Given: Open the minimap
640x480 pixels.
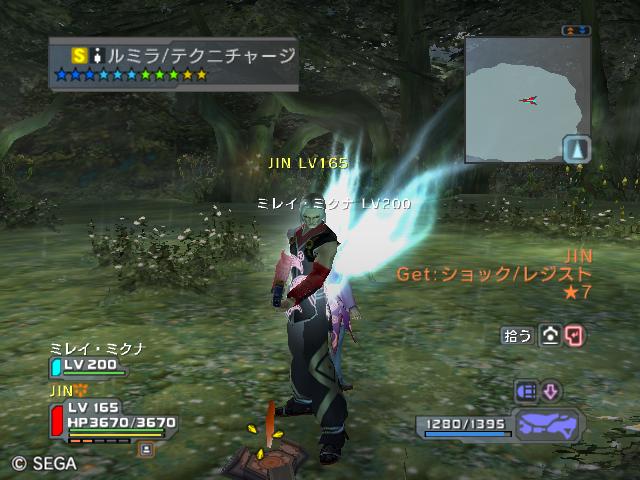Looking at the screenshot, I should click(x=514, y=98).
